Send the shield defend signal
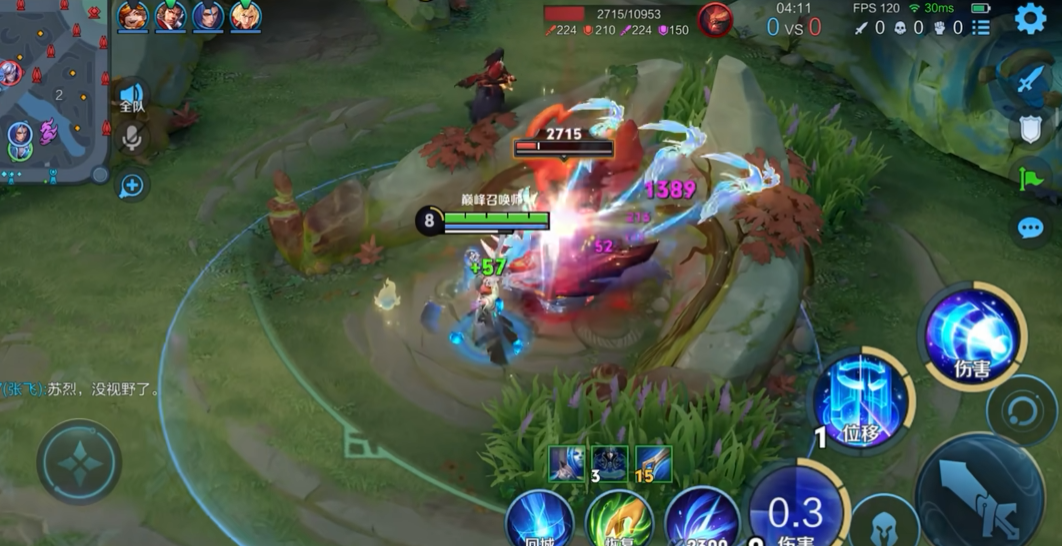1062x546 pixels. pyautogui.click(x=1031, y=128)
